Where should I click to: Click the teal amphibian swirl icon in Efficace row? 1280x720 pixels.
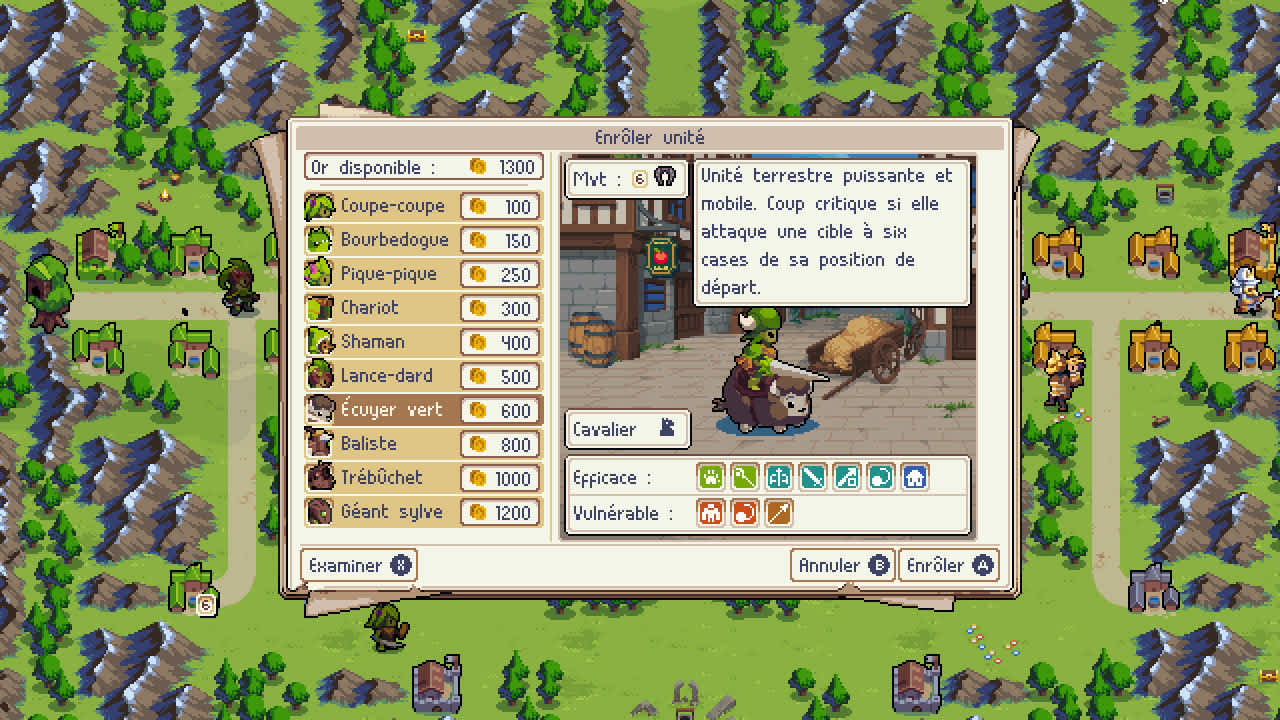[880, 477]
